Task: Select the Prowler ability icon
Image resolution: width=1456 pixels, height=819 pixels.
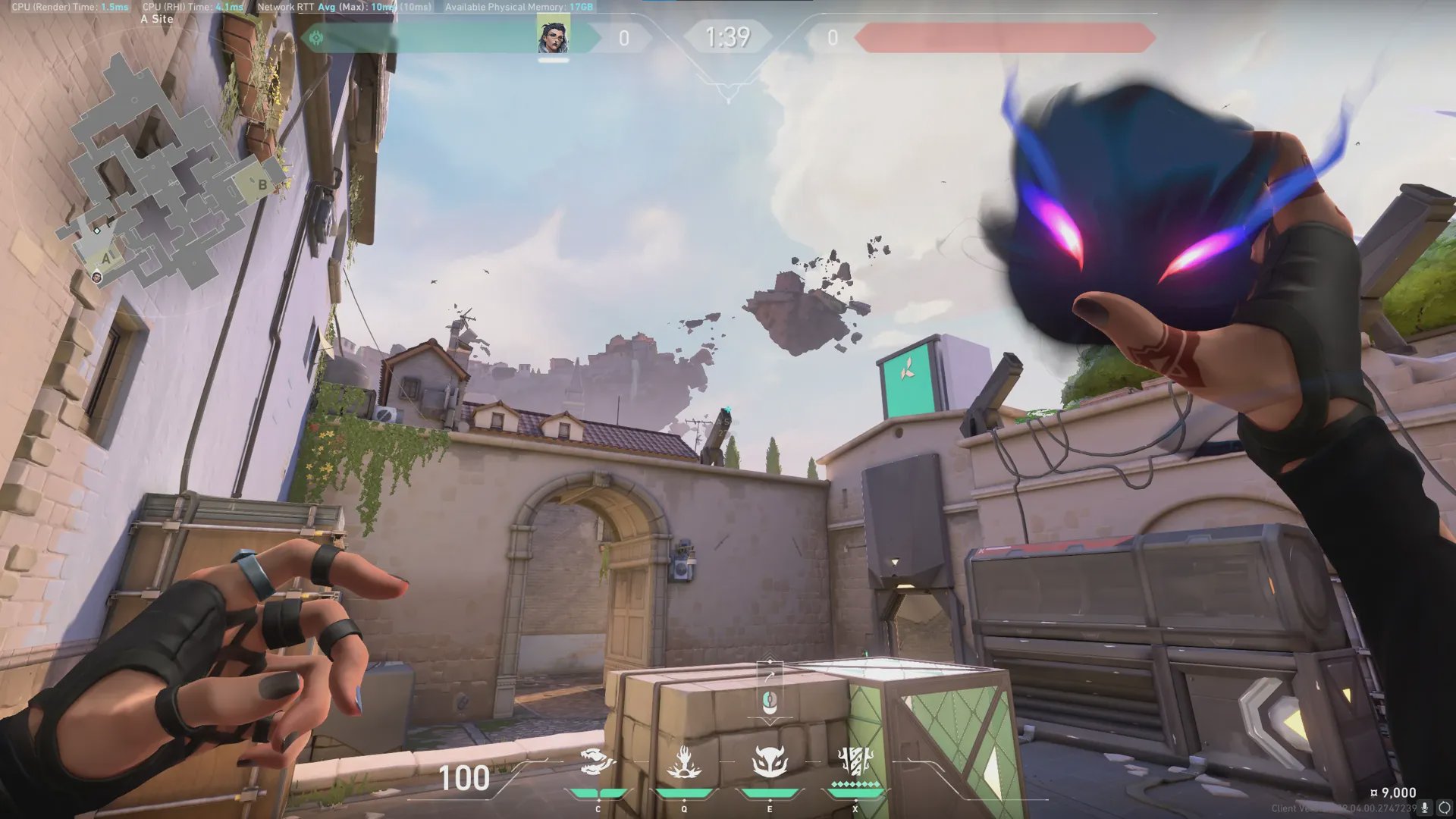Action: [598, 762]
